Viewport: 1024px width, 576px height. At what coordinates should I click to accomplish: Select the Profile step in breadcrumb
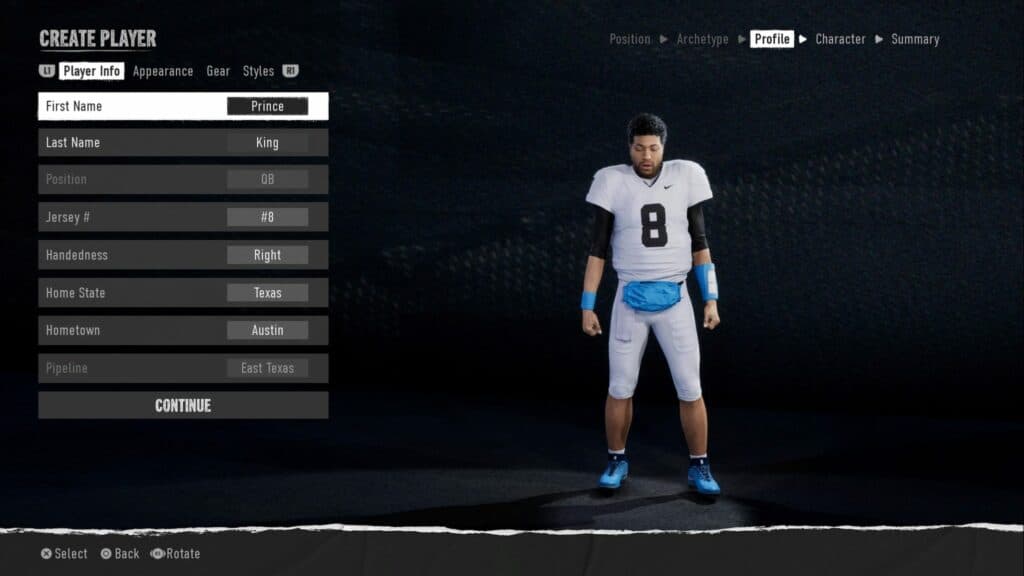tap(772, 39)
